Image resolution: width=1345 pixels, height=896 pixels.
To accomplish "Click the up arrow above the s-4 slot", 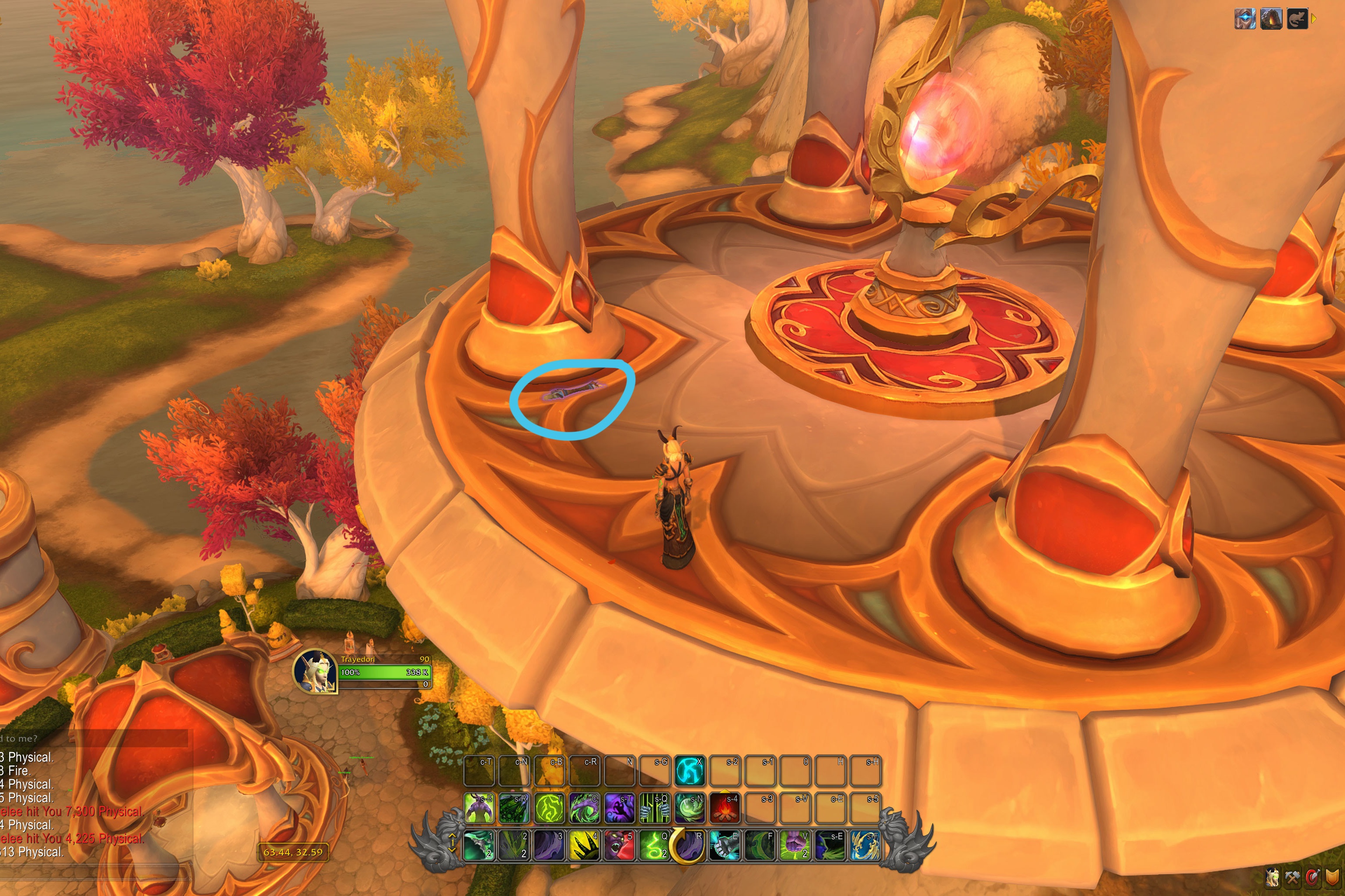I will [x=725, y=792].
